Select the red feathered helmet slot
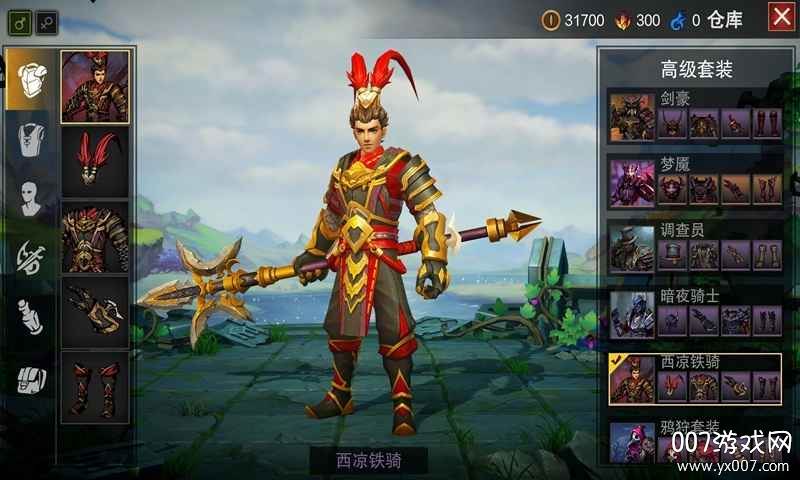Image resolution: width=800 pixels, height=480 pixels. click(x=95, y=162)
